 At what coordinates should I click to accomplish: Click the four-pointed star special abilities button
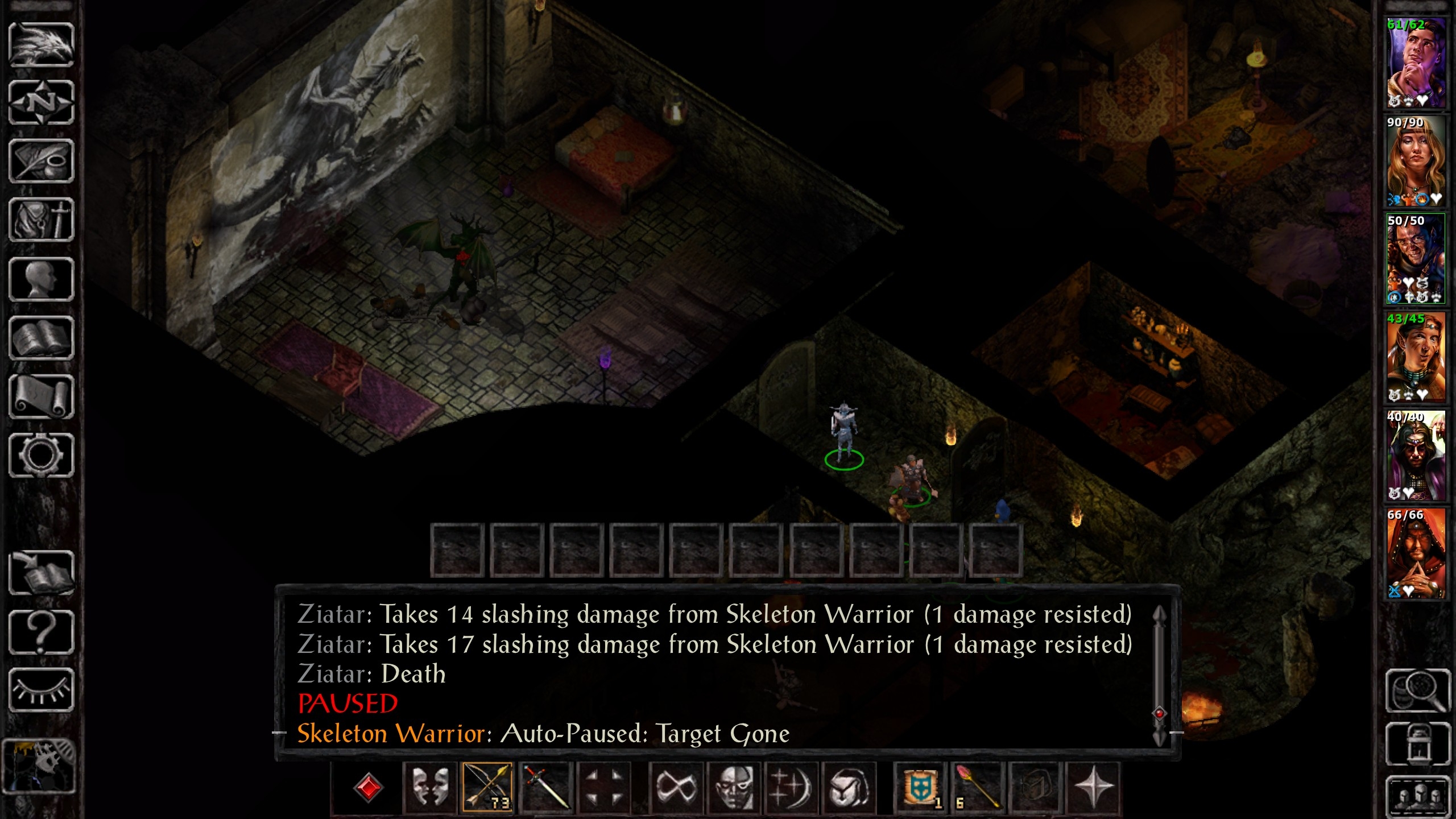coord(1093,787)
